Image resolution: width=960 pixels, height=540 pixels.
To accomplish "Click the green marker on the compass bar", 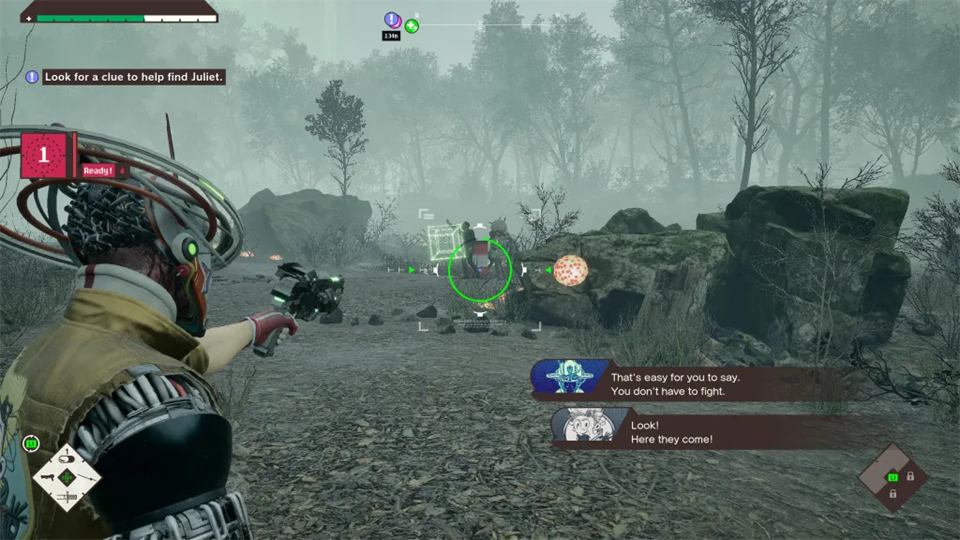I will click(x=411, y=26).
